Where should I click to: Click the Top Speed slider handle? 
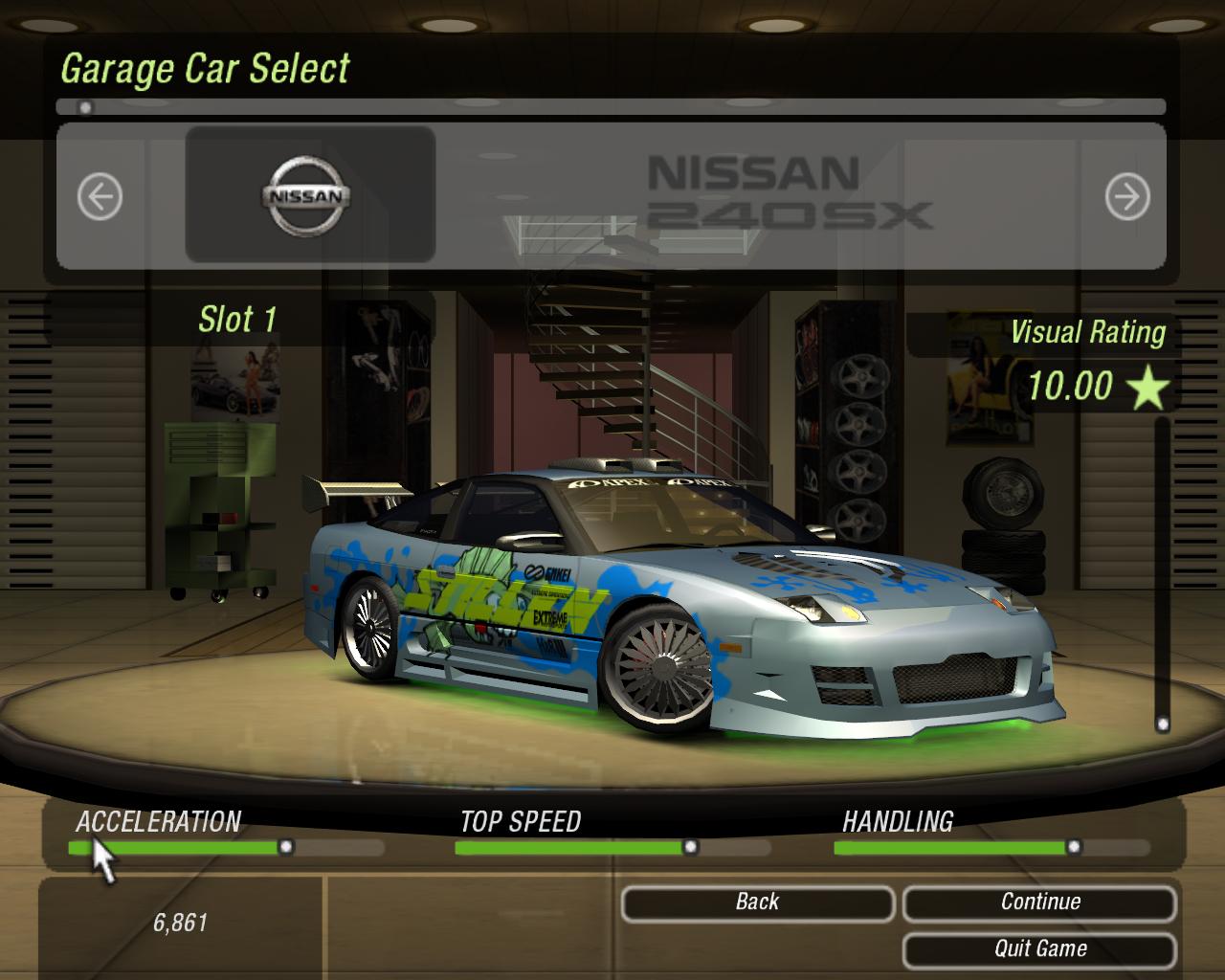point(689,846)
